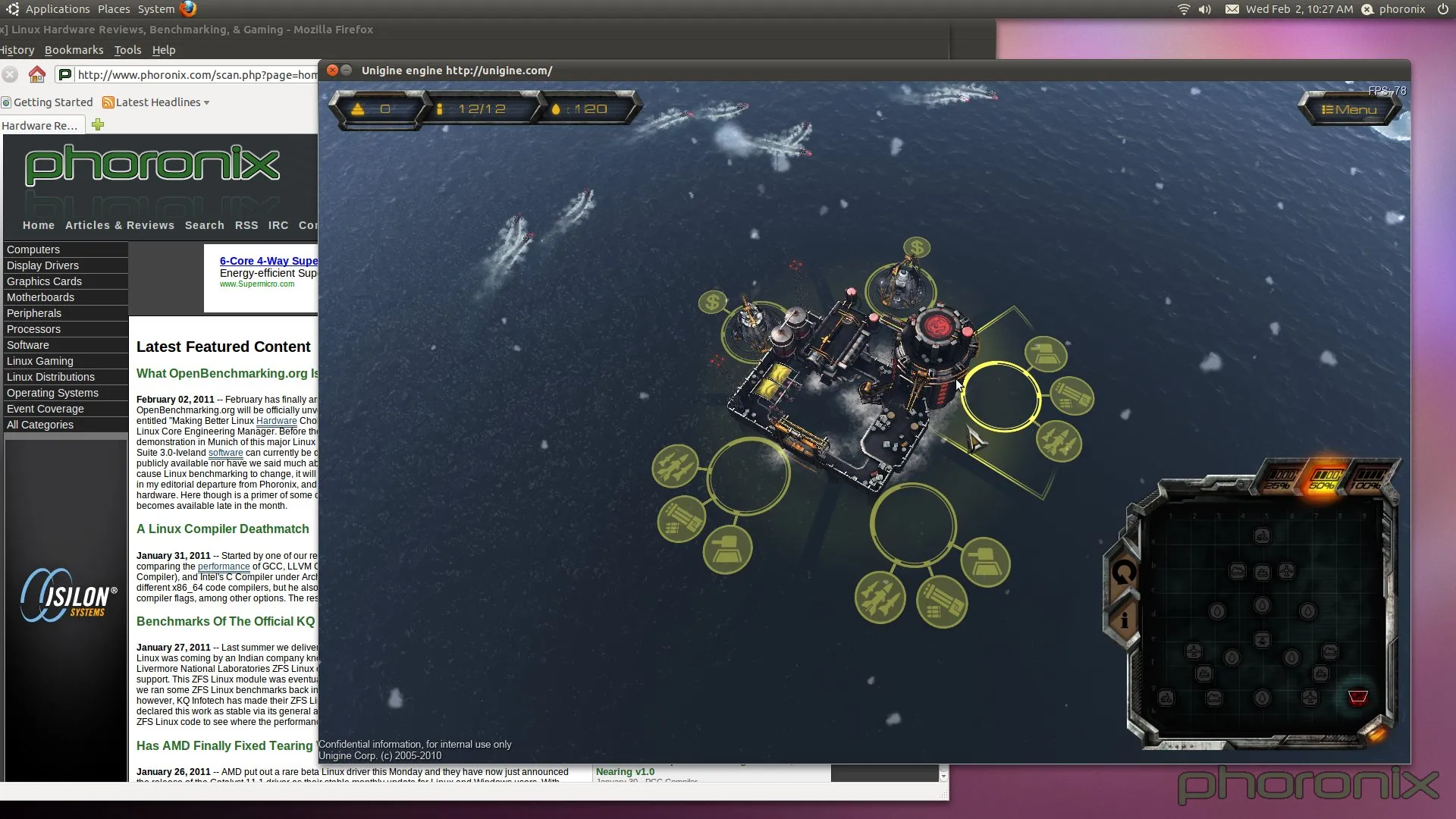Choose gatling gun for the highlighted slot

pyautogui.click(x=1072, y=396)
